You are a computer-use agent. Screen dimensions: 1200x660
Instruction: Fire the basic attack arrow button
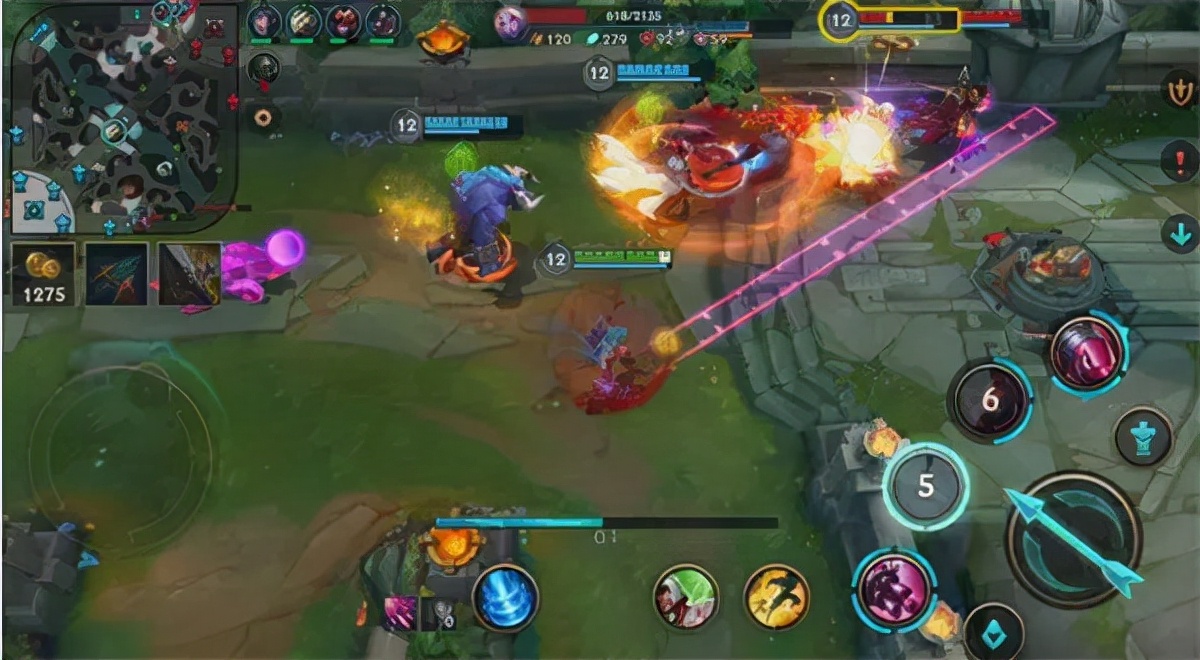coord(1073,540)
